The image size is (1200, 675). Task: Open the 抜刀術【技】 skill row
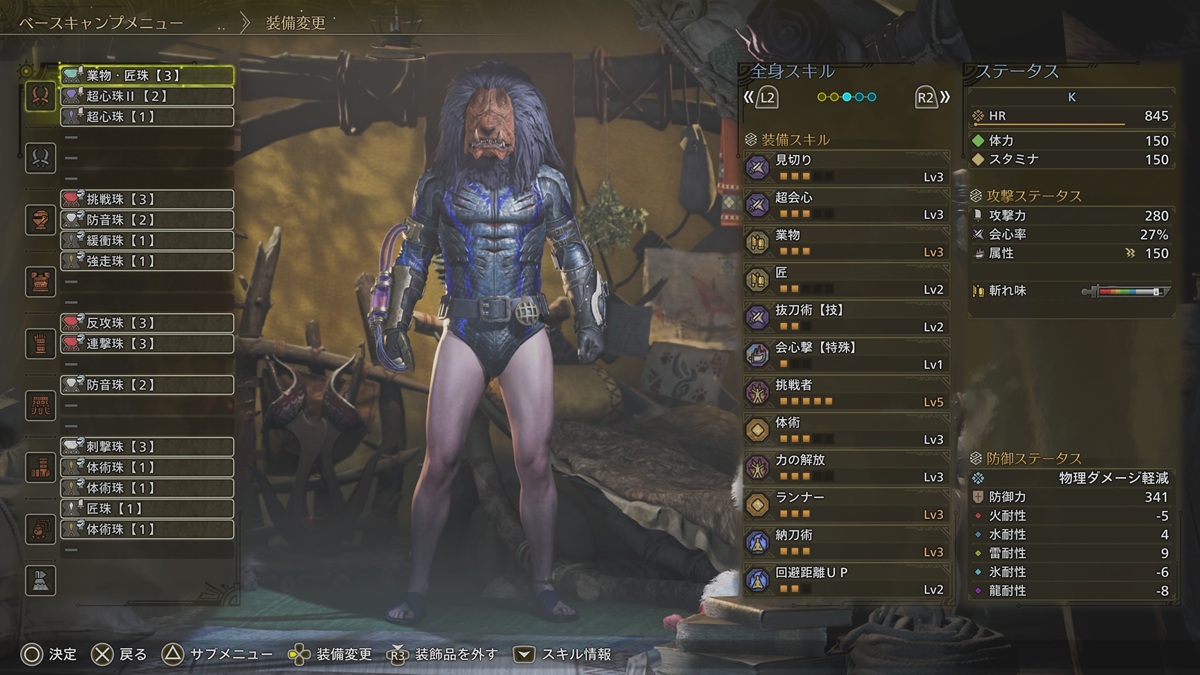pyautogui.click(x=846, y=317)
